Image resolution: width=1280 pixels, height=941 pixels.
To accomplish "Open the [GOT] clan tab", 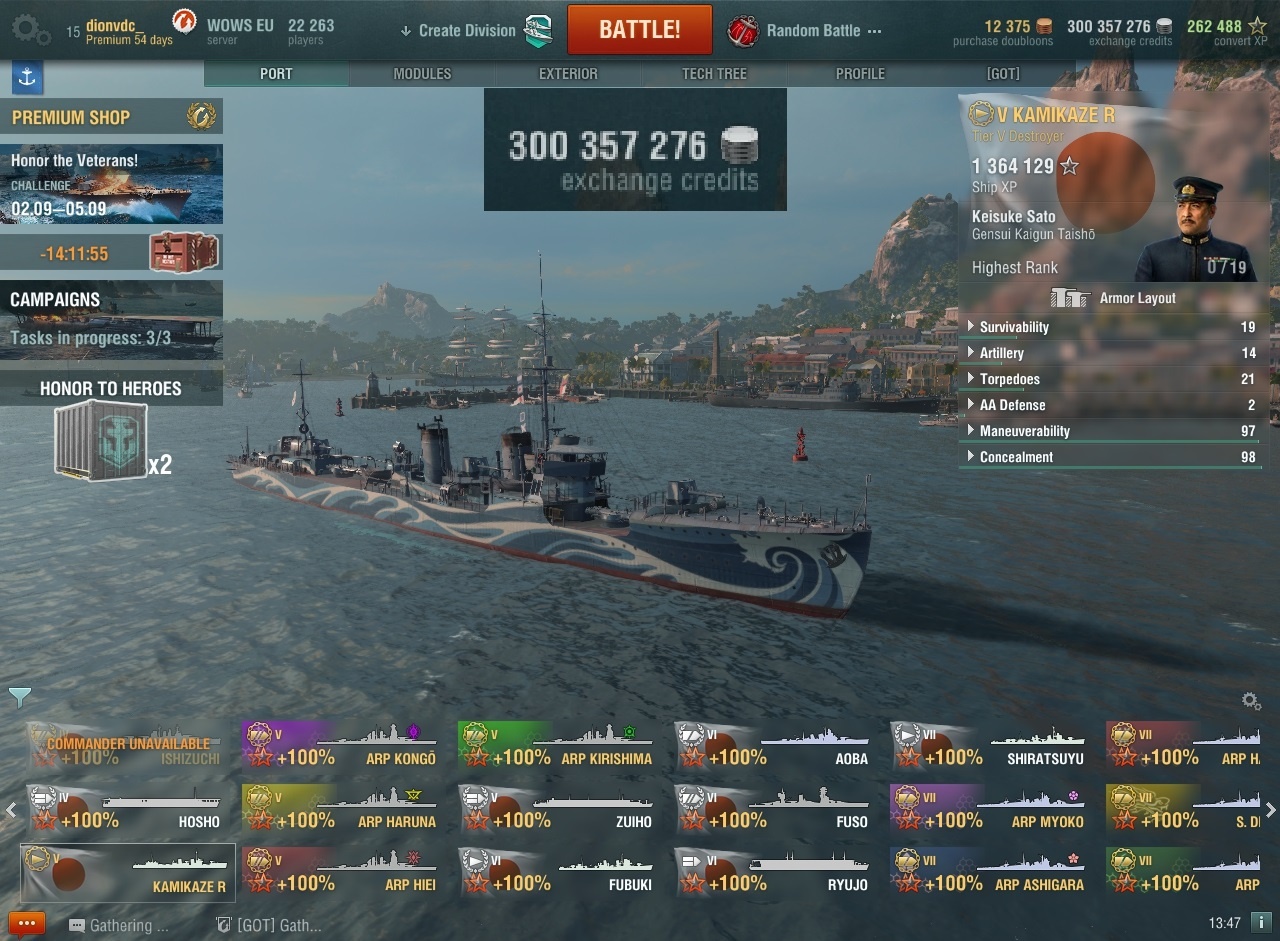I will click(1003, 74).
